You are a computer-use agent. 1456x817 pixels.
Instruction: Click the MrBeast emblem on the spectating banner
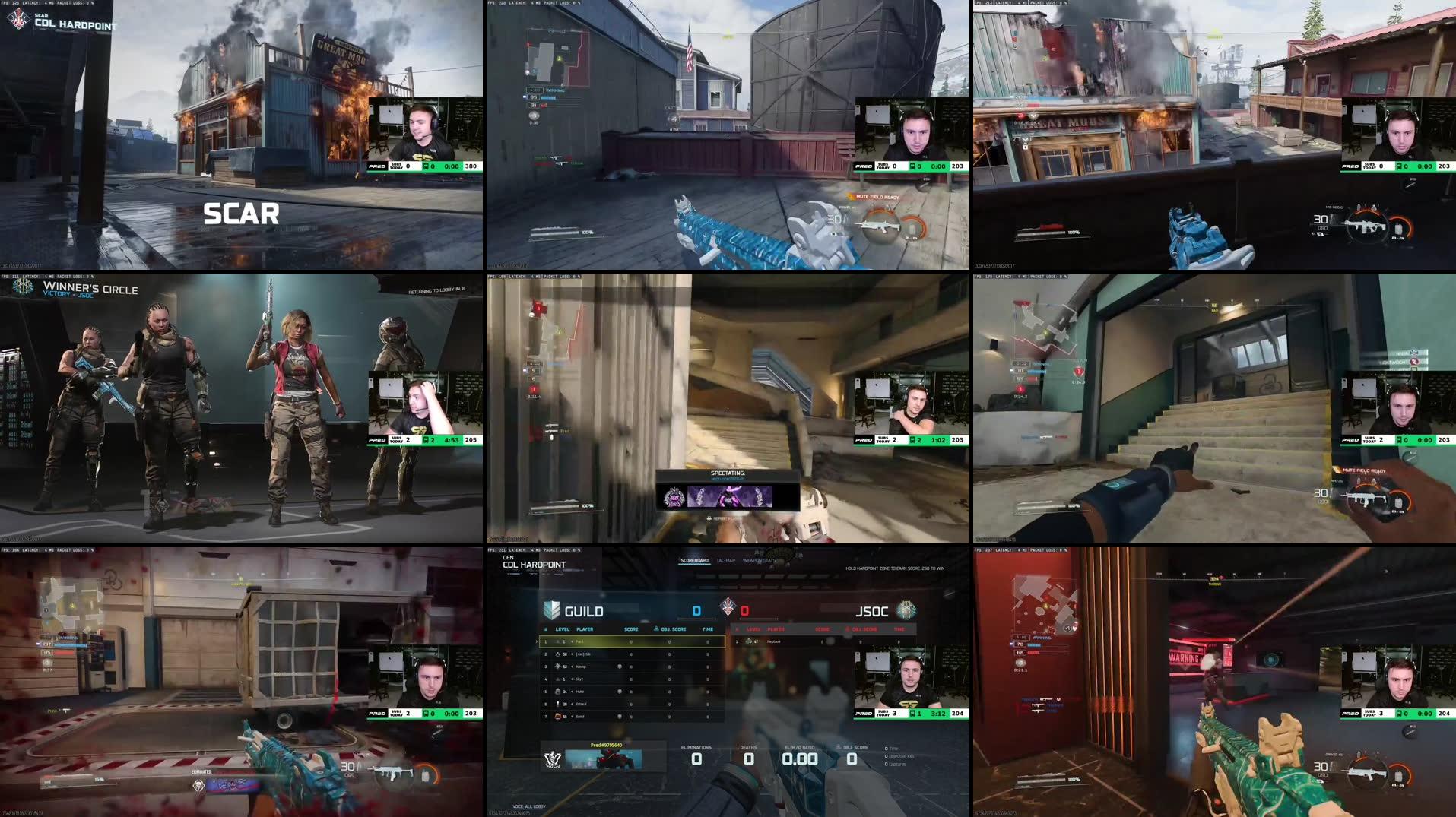(674, 498)
